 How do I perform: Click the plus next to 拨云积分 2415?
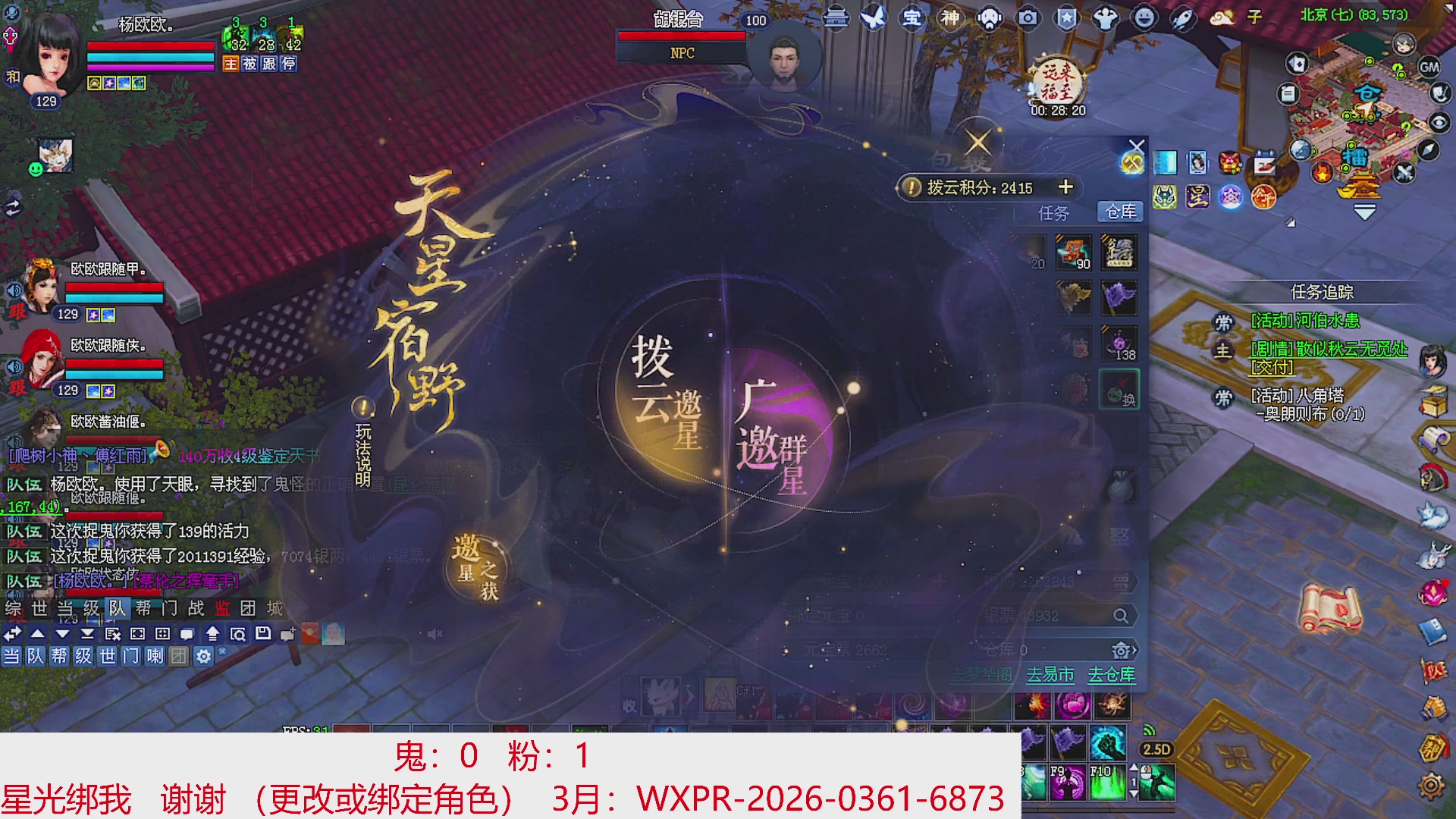1066,188
